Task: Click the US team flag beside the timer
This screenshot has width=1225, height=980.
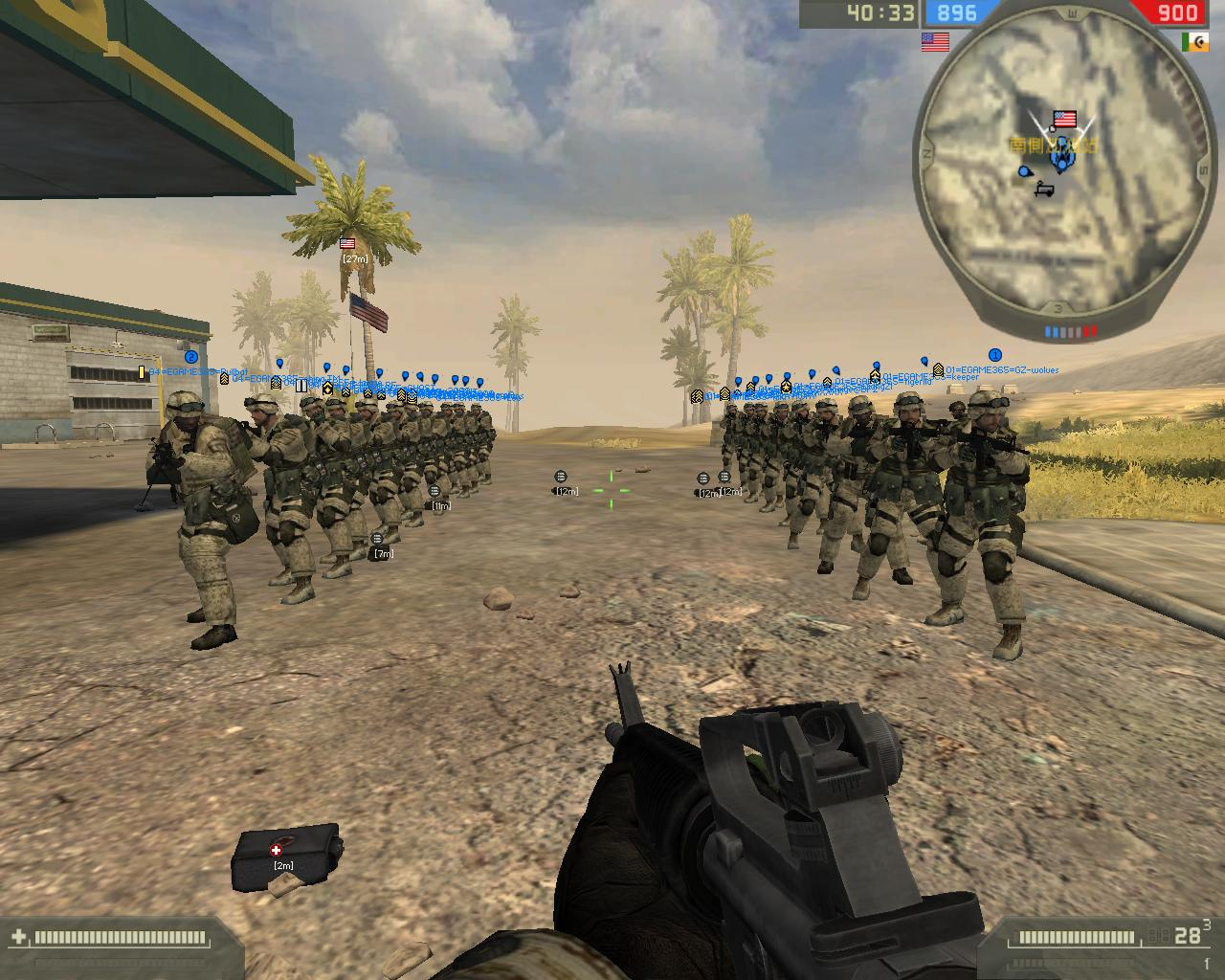Action: coord(935,42)
